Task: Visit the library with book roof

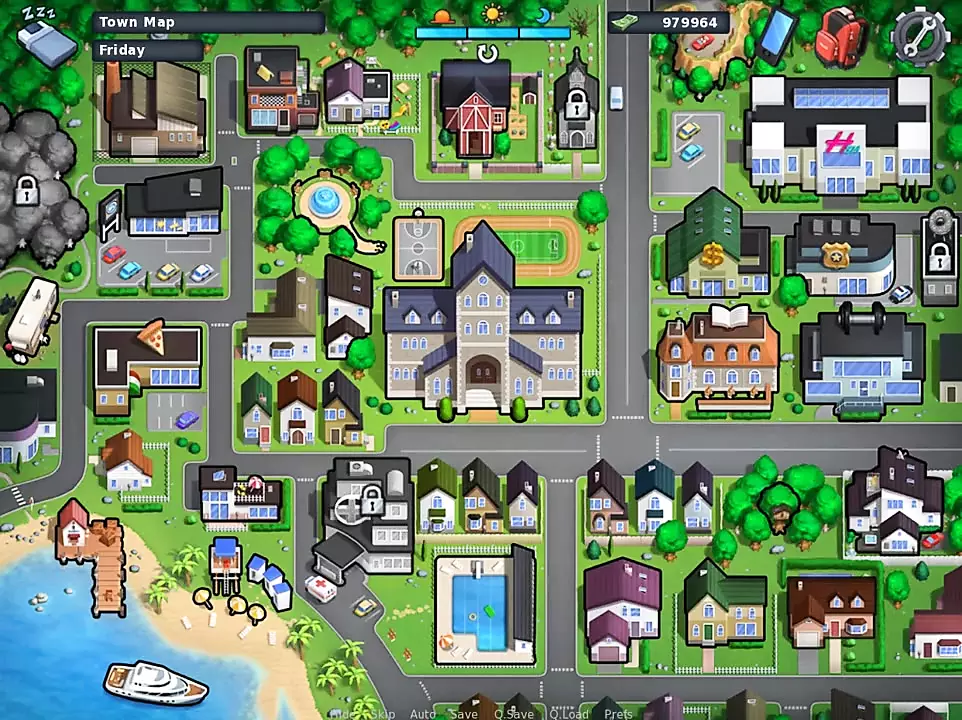Action: pyautogui.click(x=718, y=357)
